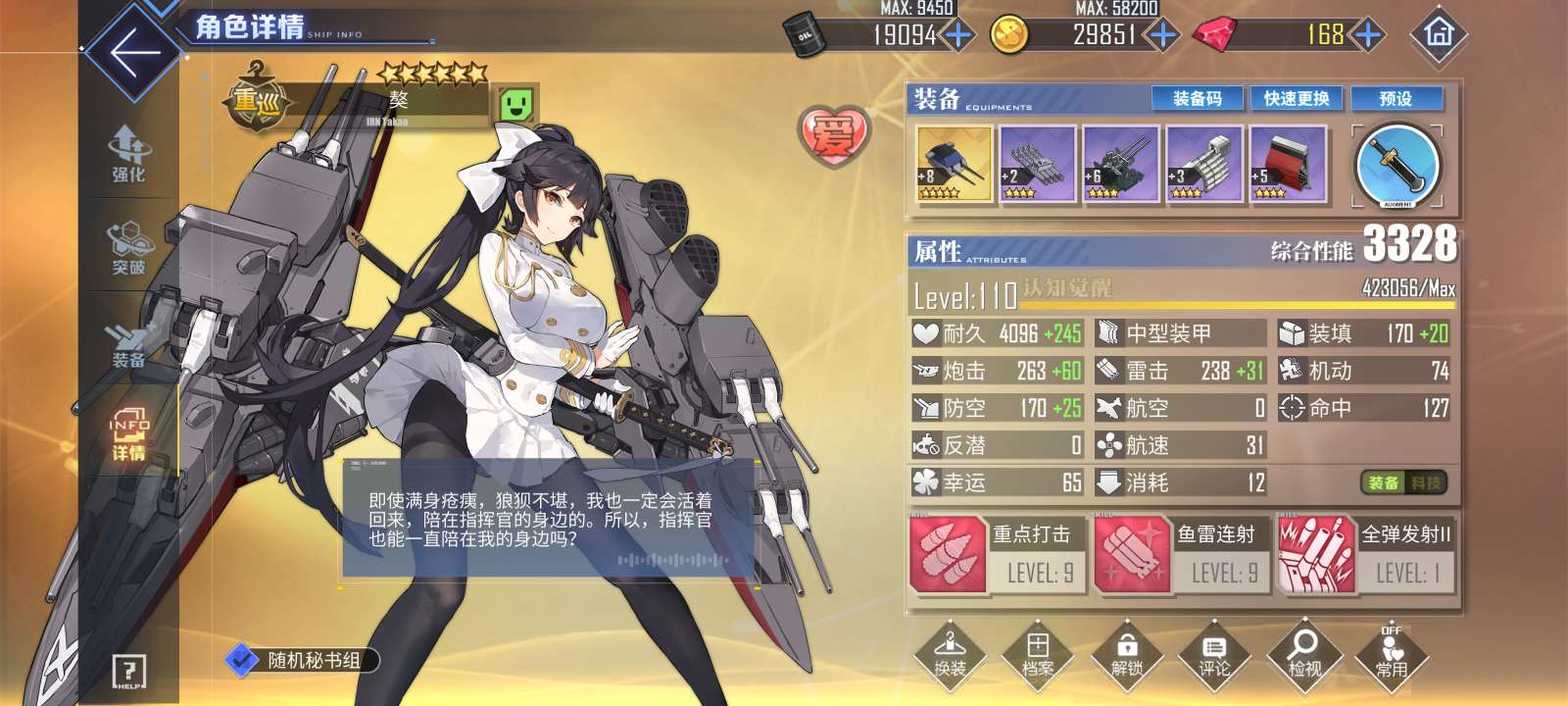Click the 快速更换 quick swap button
1568x706 pixels.
tap(1296, 98)
